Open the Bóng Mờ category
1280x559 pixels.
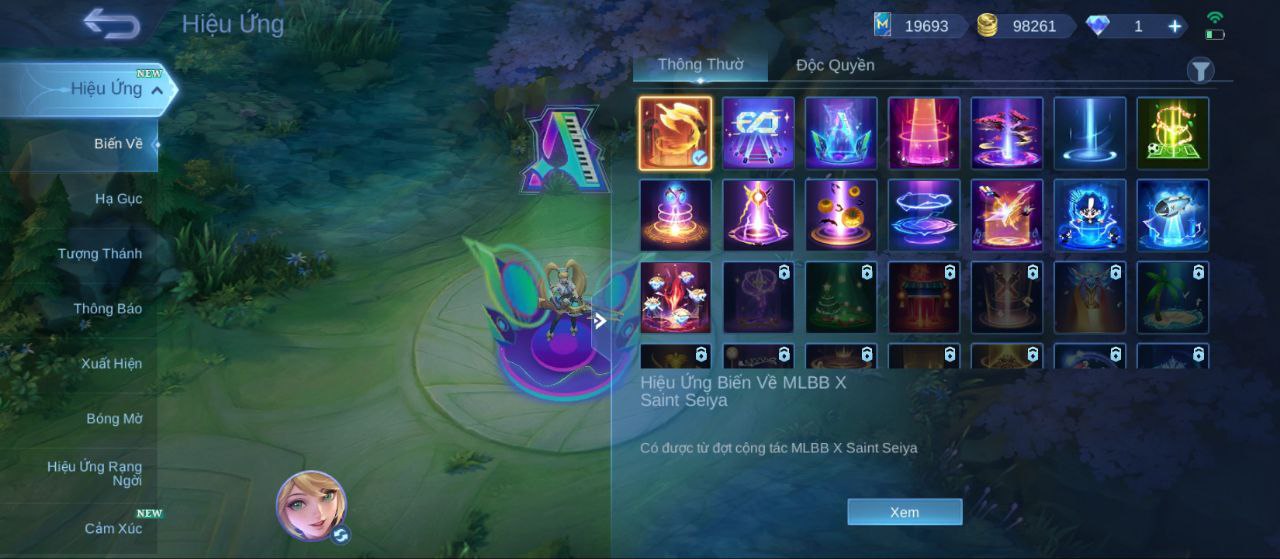pos(114,419)
